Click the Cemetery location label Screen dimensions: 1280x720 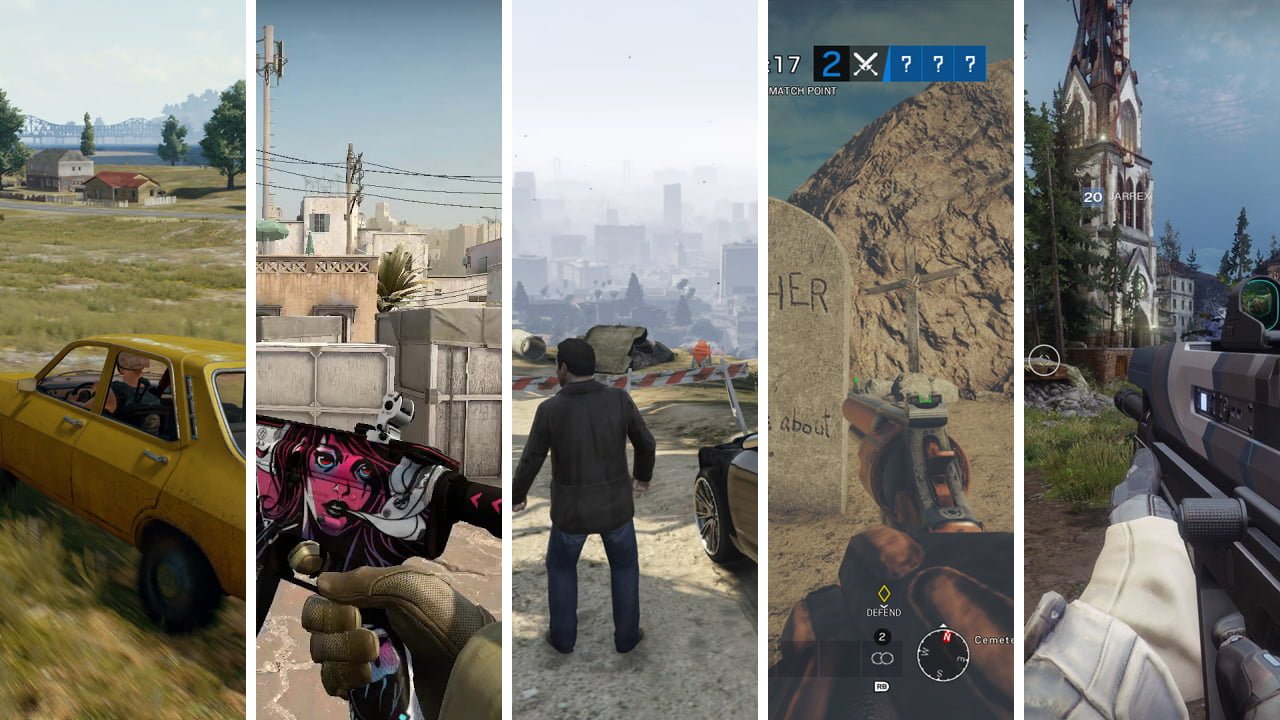pyautogui.click(x=993, y=640)
